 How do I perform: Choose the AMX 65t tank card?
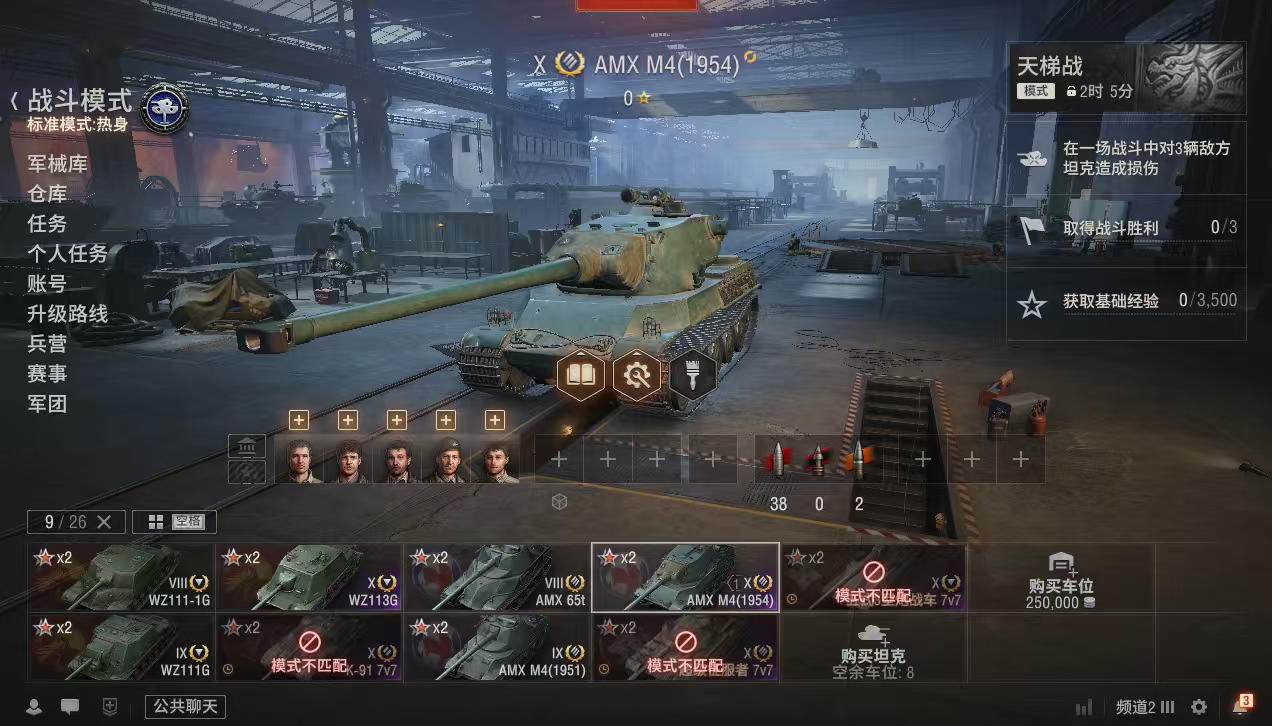click(497, 577)
